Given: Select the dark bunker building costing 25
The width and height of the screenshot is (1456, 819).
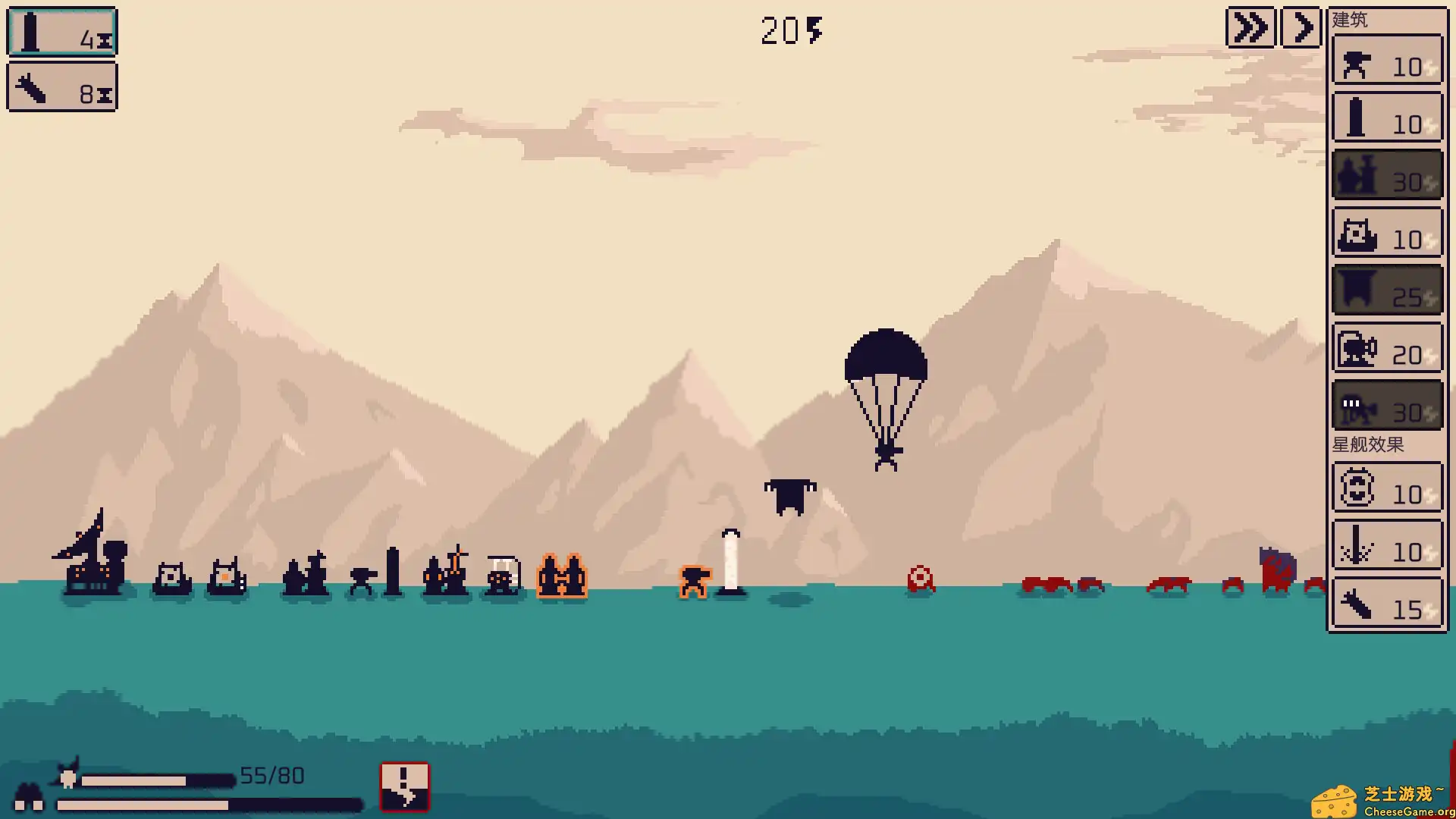Looking at the screenshot, I should click(1386, 290).
